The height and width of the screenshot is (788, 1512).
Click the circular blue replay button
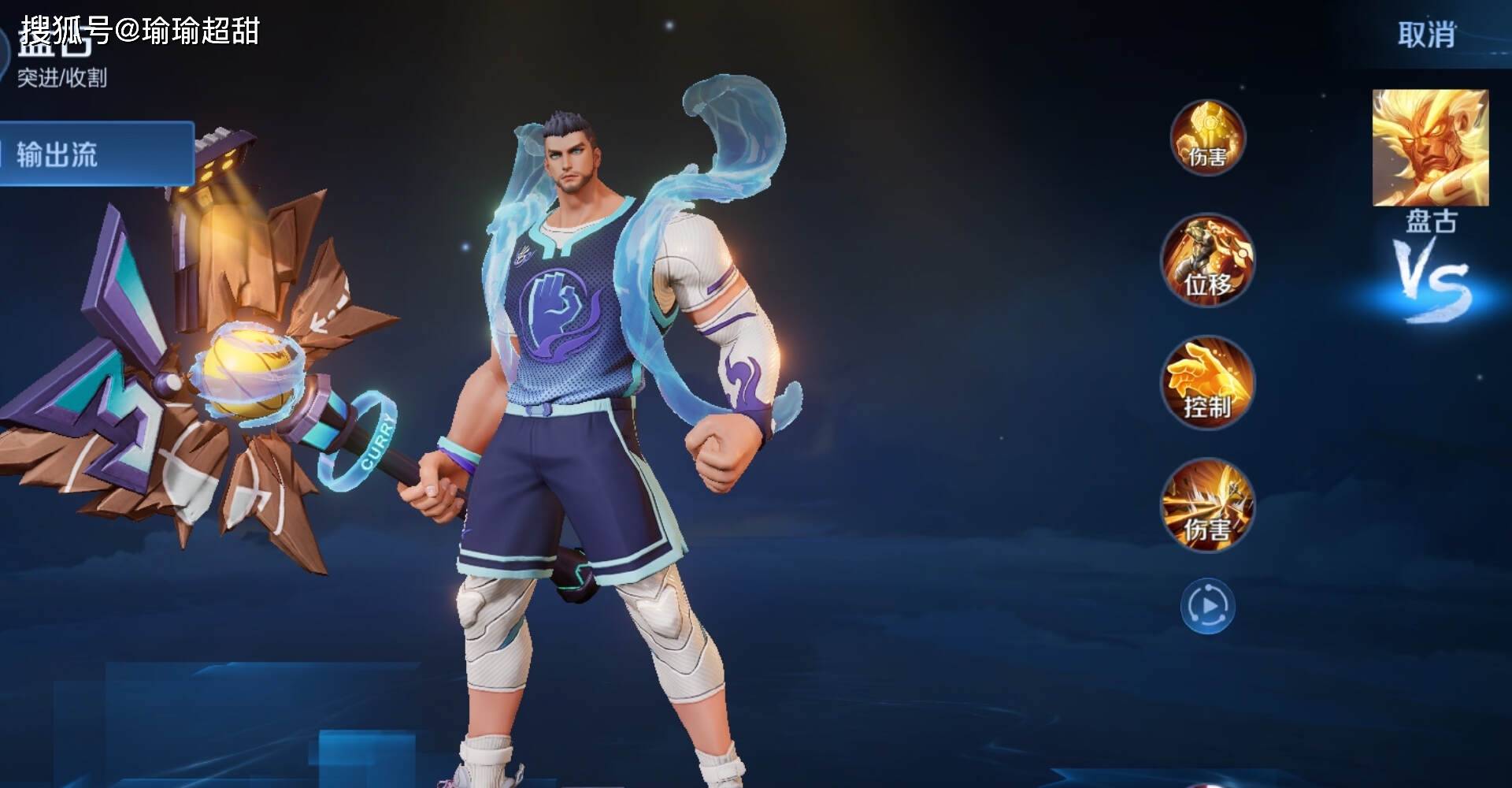pyautogui.click(x=1207, y=606)
